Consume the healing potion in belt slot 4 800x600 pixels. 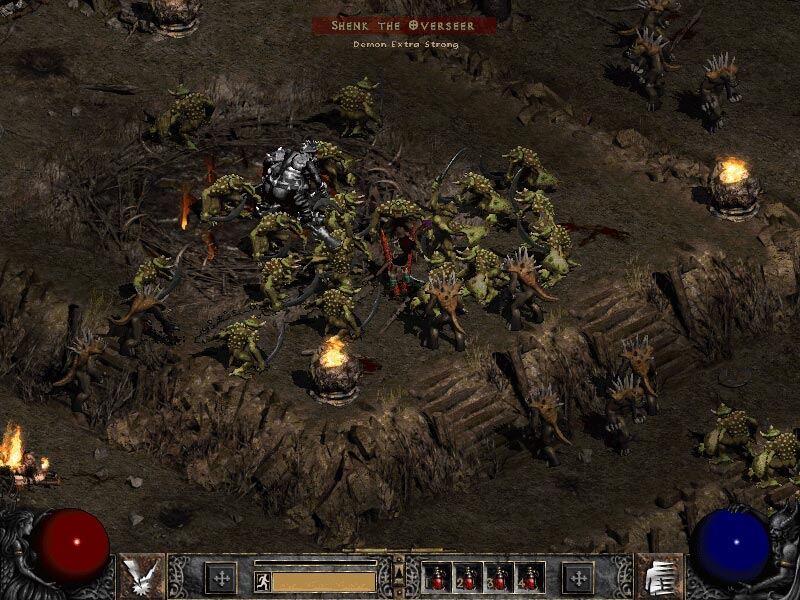coord(529,577)
